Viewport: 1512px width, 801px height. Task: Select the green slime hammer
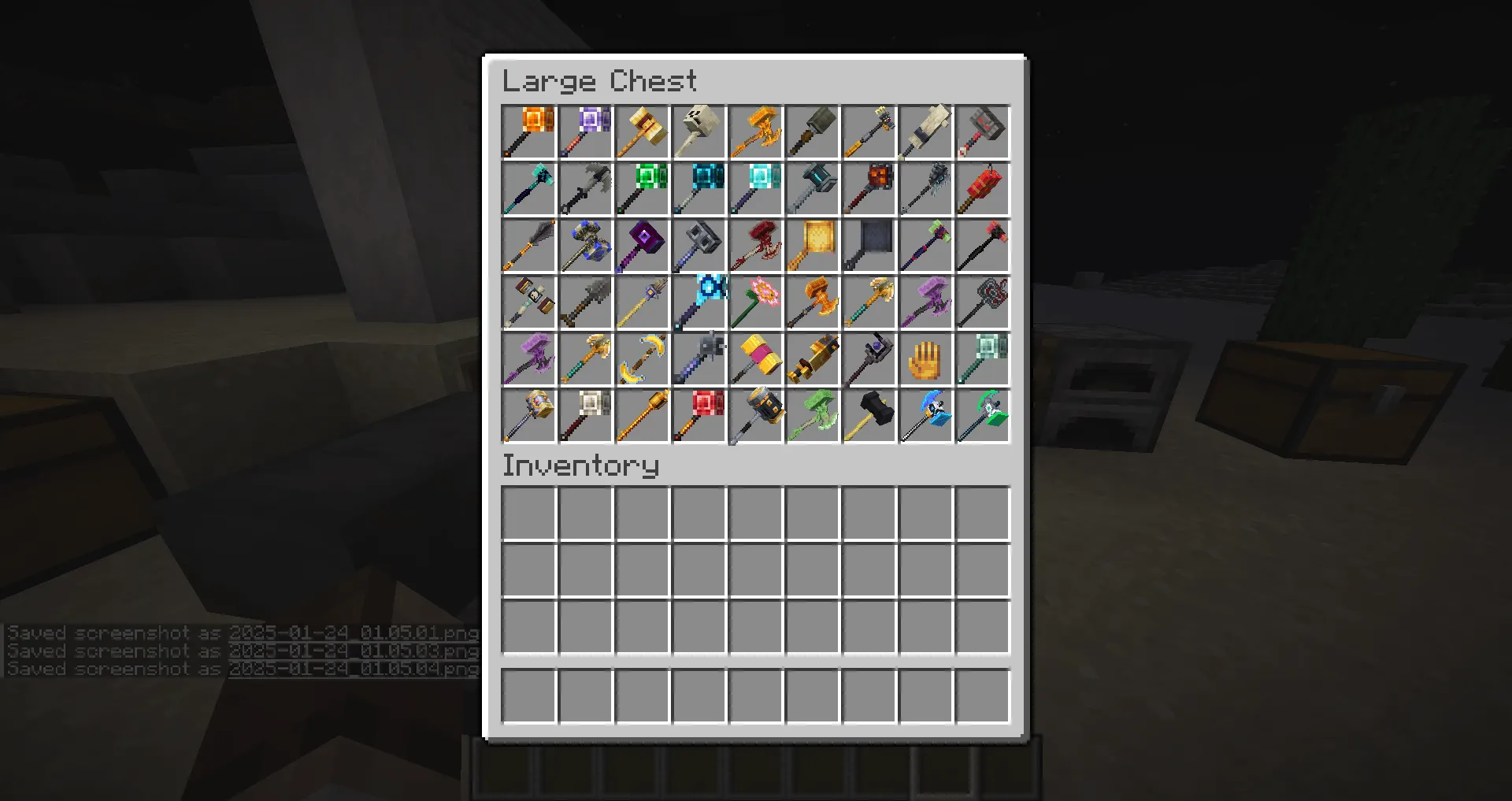811,415
